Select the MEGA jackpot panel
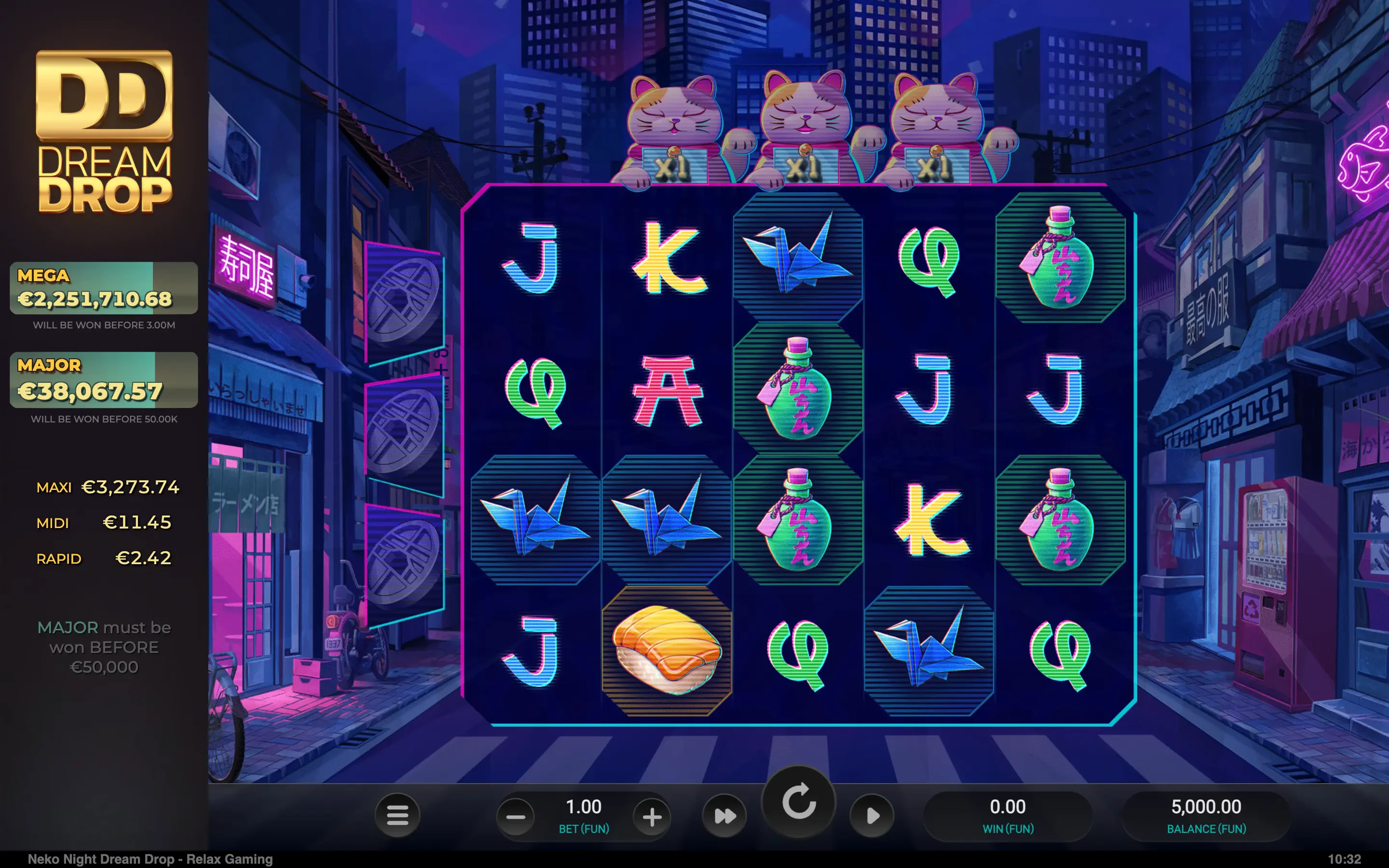The image size is (1389, 868). (x=104, y=288)
